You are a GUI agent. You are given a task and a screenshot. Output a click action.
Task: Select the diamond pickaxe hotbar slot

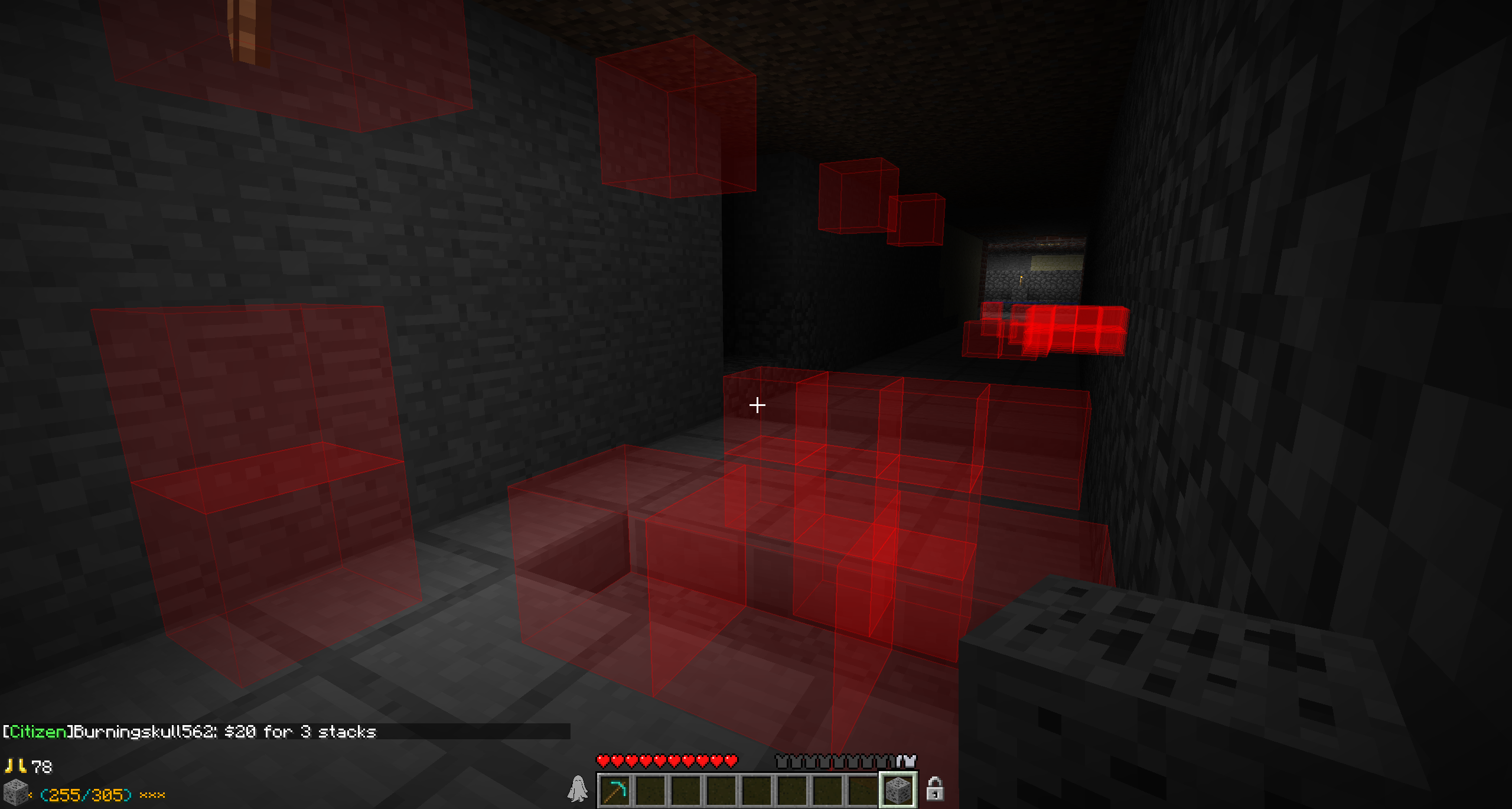pyautogui.click(x=614, y=790)
